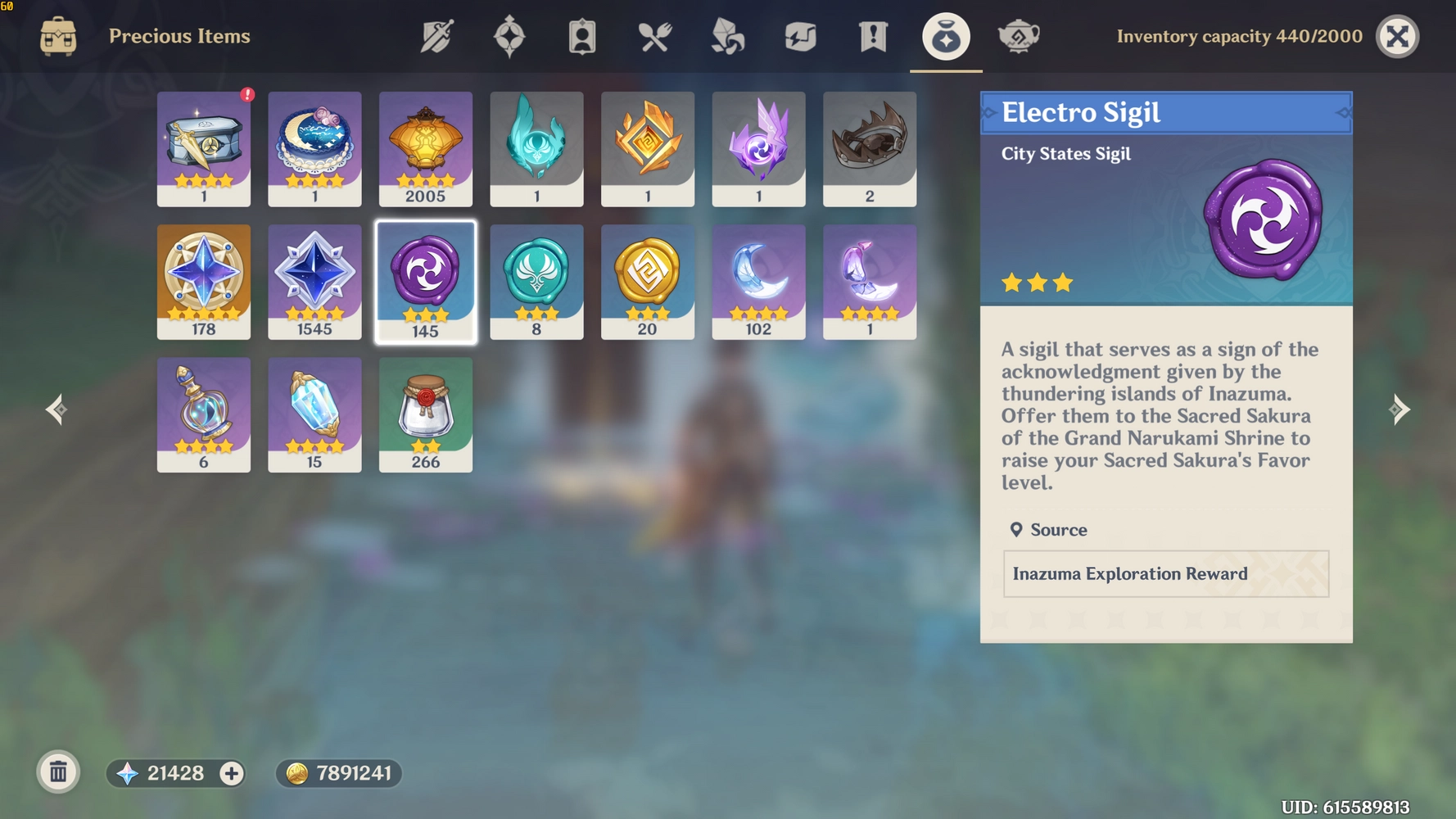Go back using the left page arrow
This screenshot has height=819, width=1456.
[55, 409]
